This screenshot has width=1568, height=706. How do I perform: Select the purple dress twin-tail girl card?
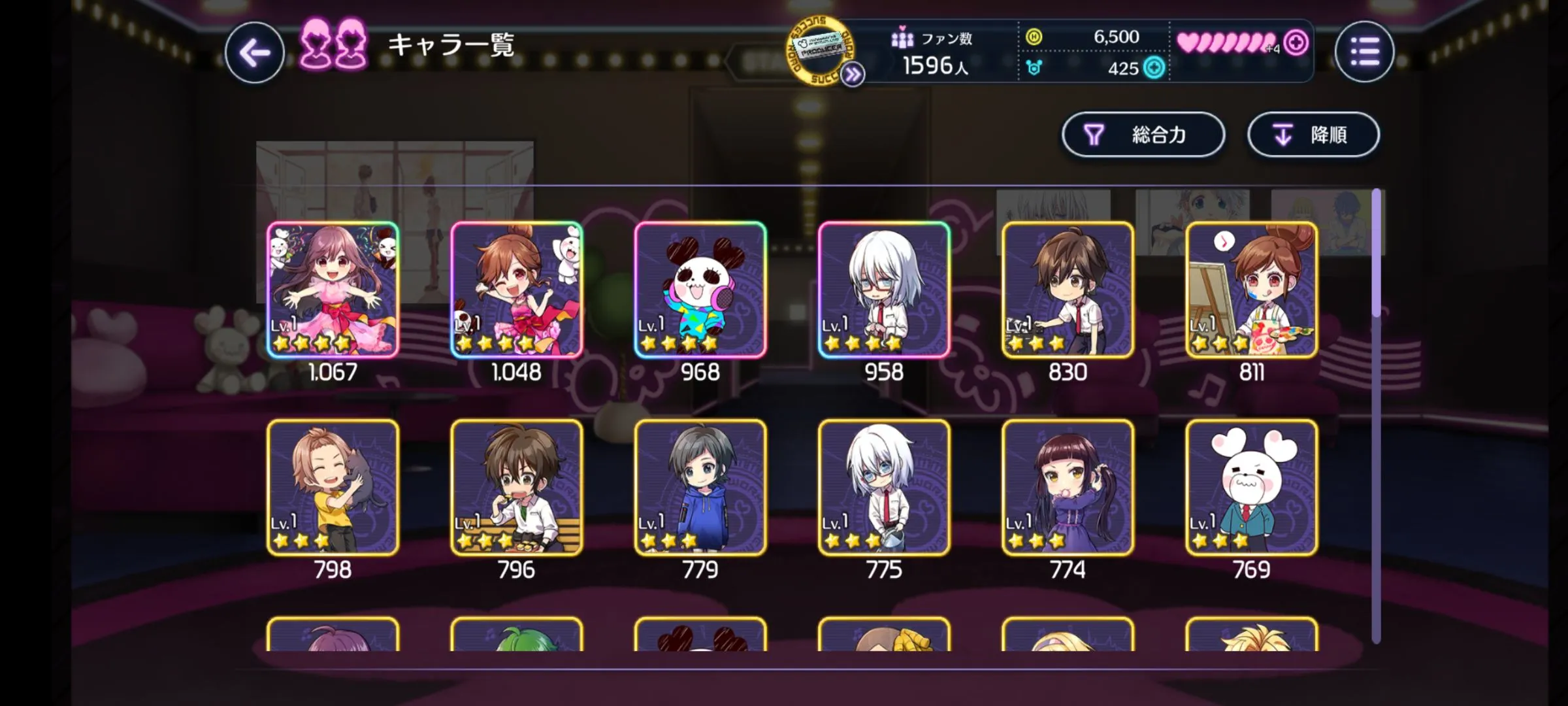pyautogui.click(x=1068, y=488)
